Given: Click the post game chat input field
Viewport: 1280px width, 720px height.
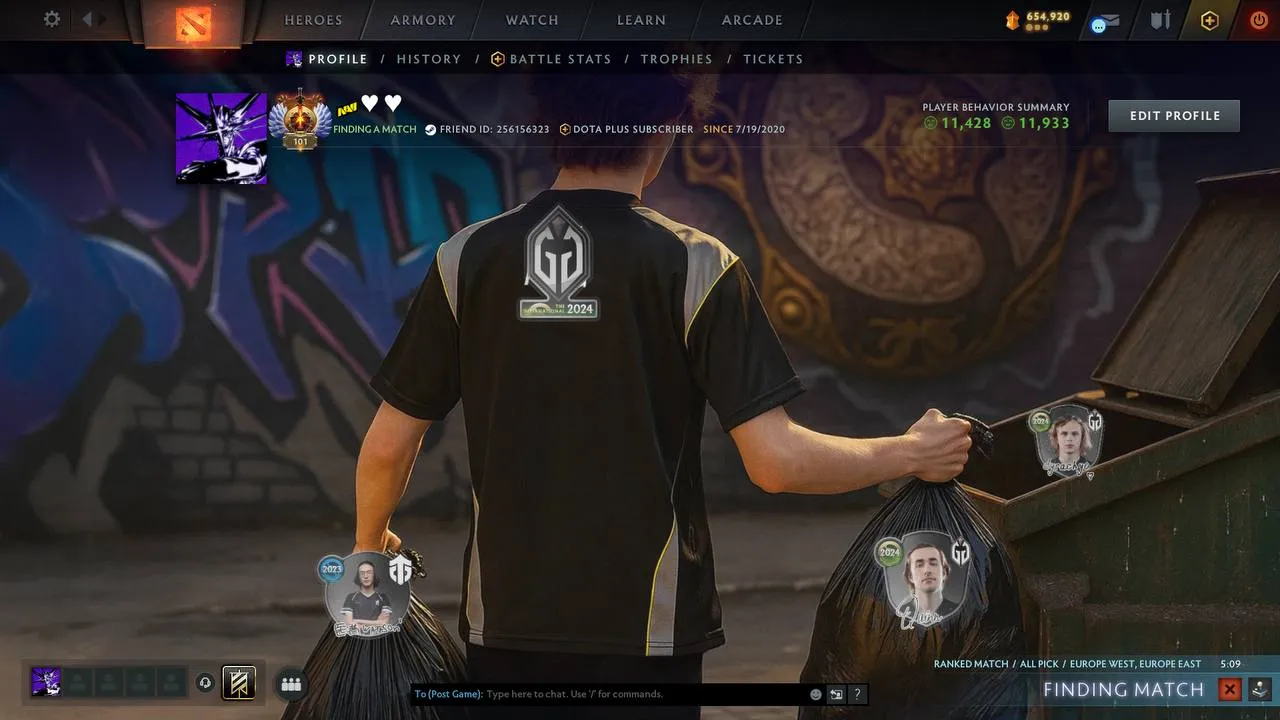Looking at the screenshot, I should tap(640, 694).
